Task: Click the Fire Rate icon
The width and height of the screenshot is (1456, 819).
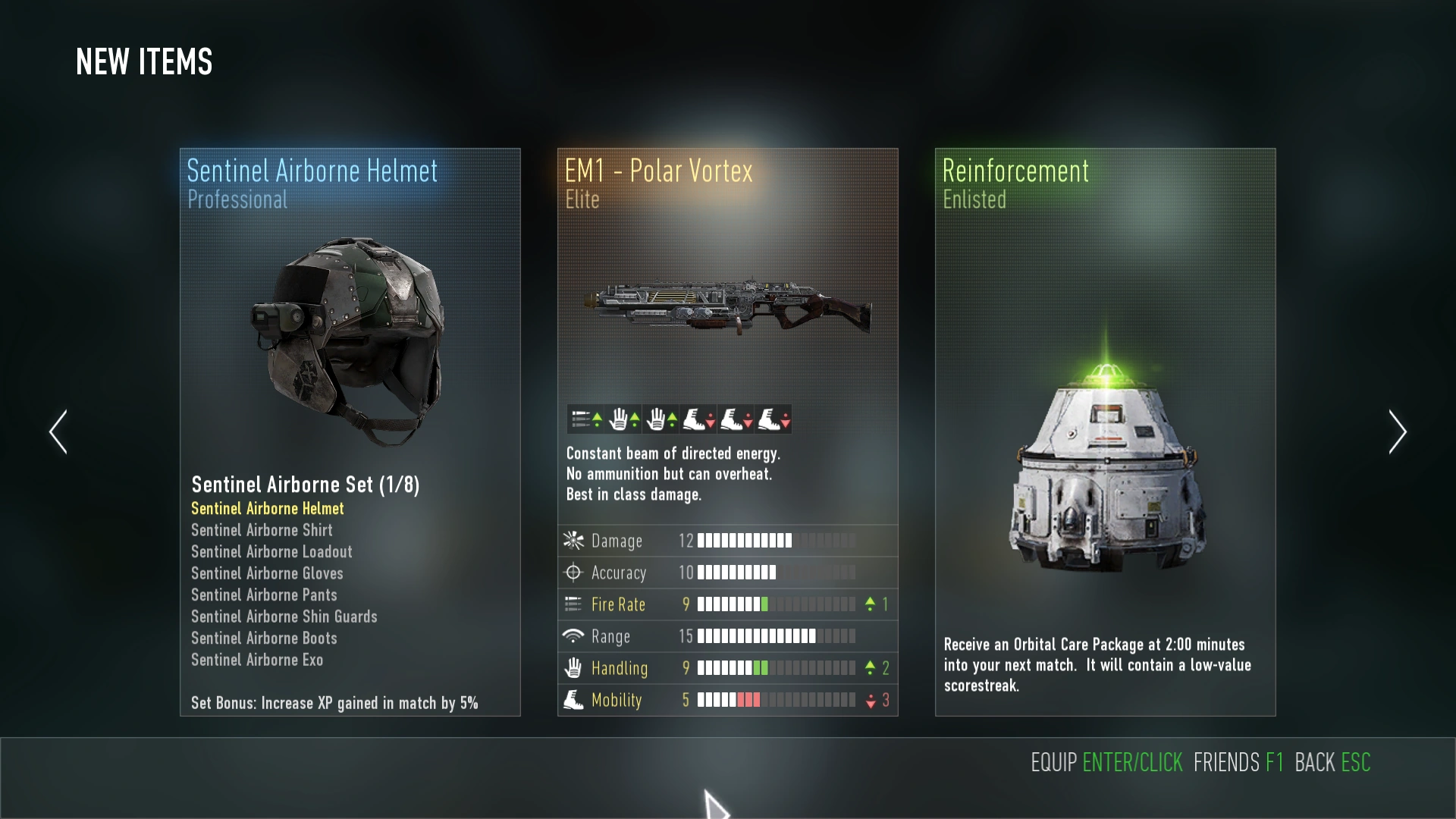Action: pyautogui.click(x=574, y=604)
